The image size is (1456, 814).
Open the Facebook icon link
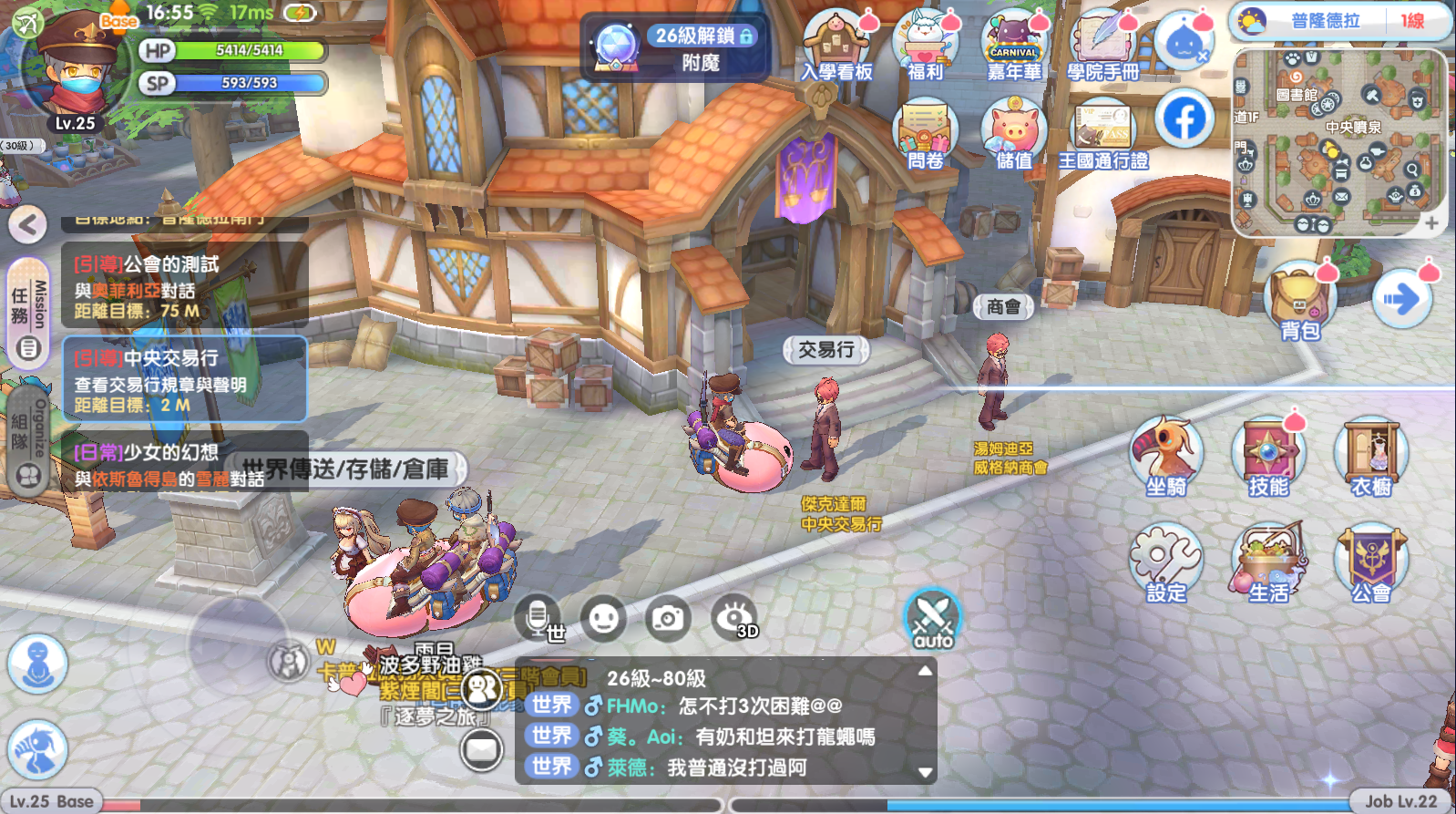[1184, 119]
